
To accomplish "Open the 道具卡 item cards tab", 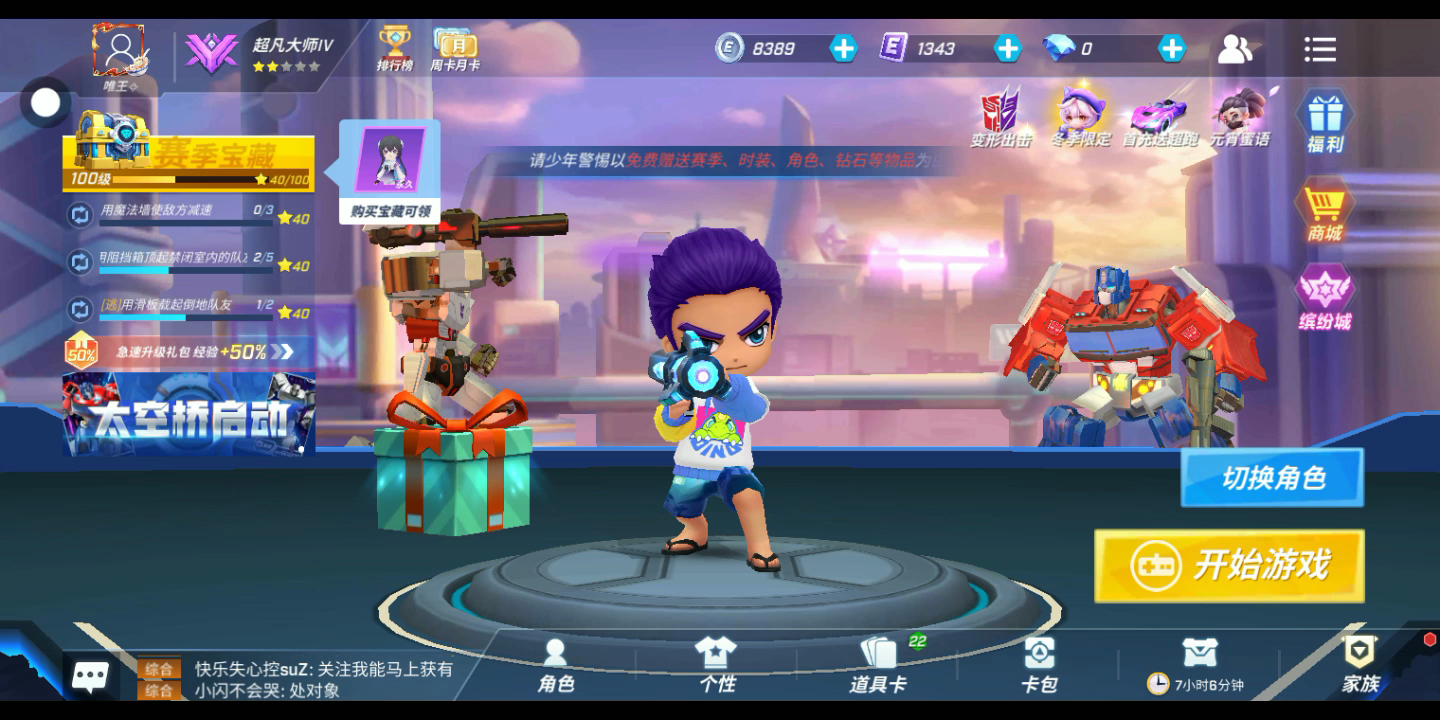I will pos(878,665).
